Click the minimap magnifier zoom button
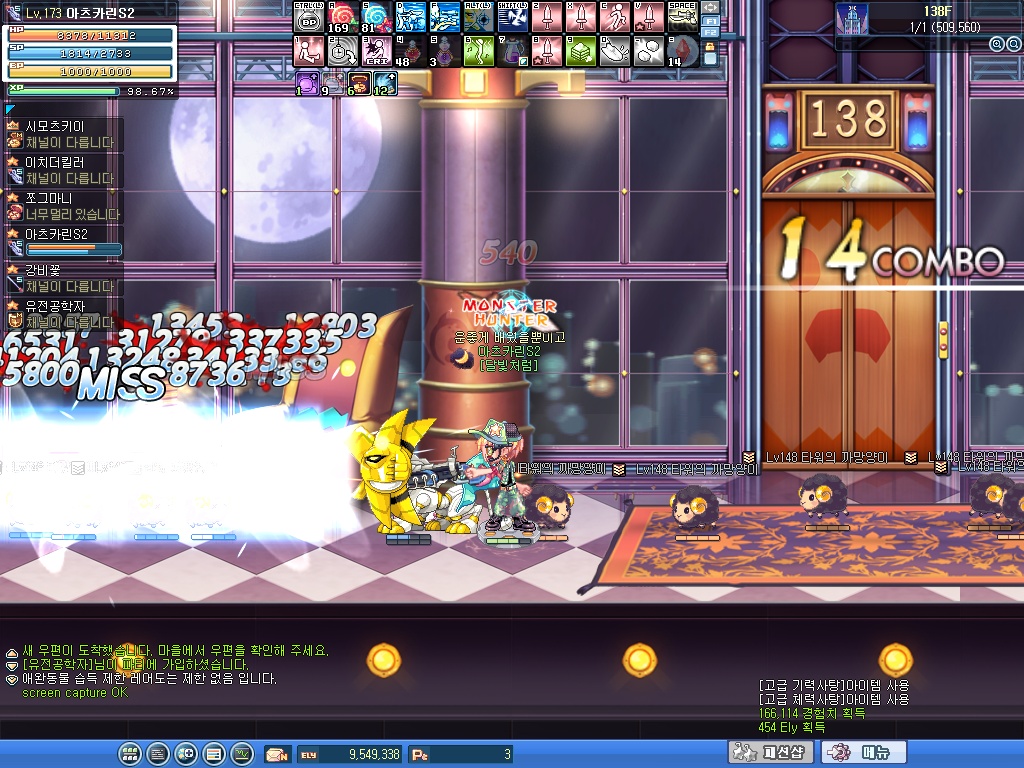The height and width of the screenshot is (768, 1024). (997, 44)
